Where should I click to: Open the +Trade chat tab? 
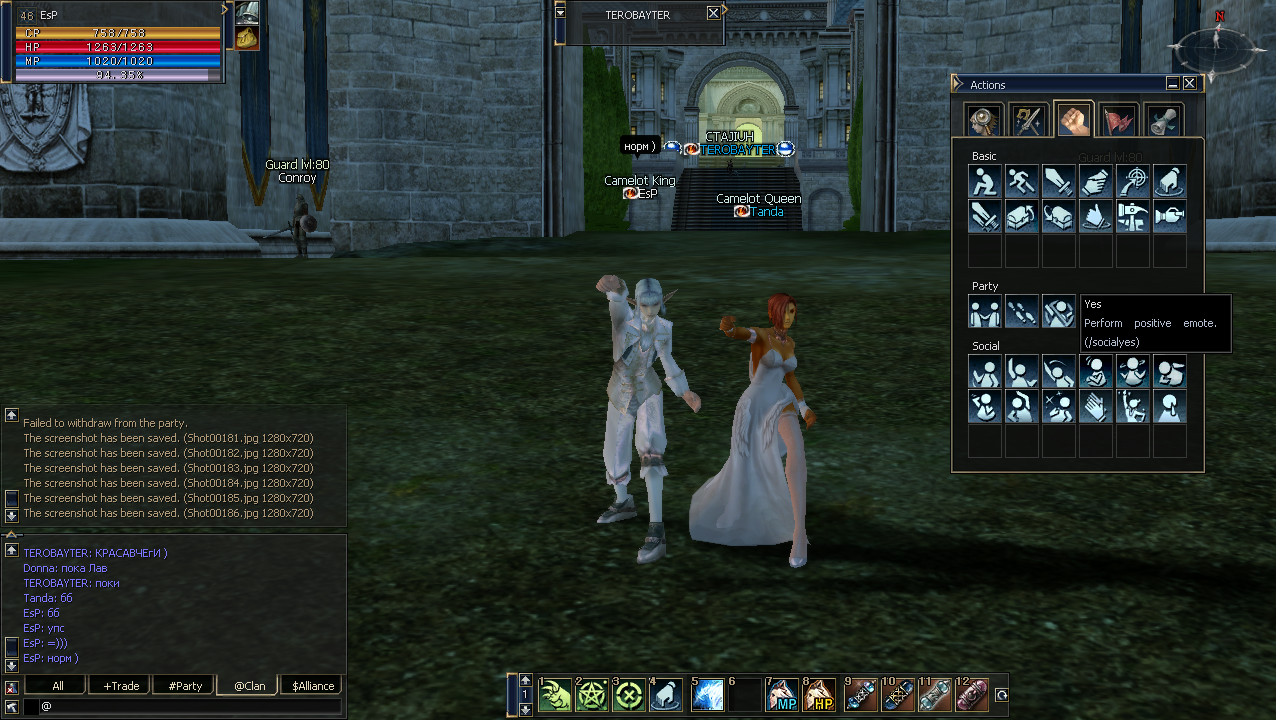[121, 686]
